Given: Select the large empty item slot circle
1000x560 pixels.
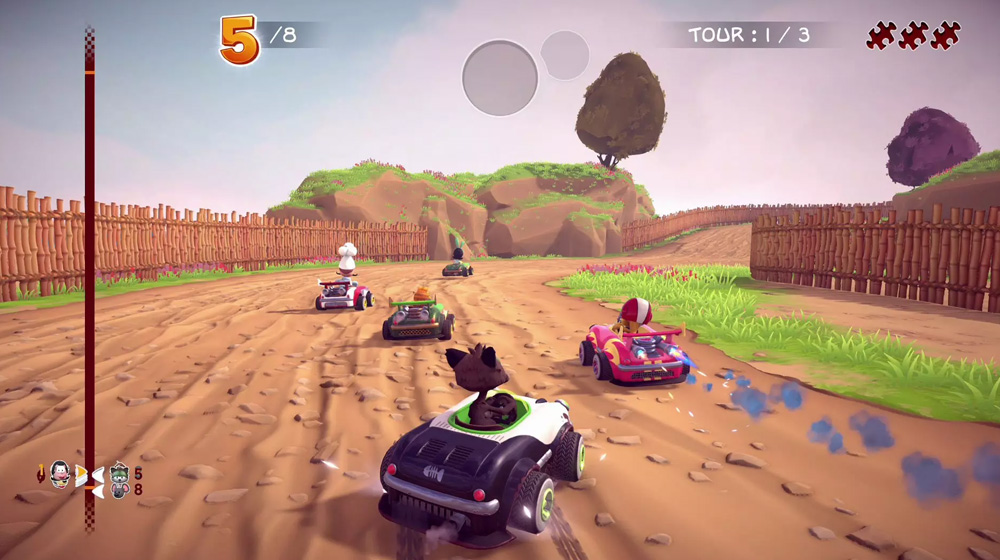Looking at the screenshot, I should pyautogui.click(x=500, y=78).
